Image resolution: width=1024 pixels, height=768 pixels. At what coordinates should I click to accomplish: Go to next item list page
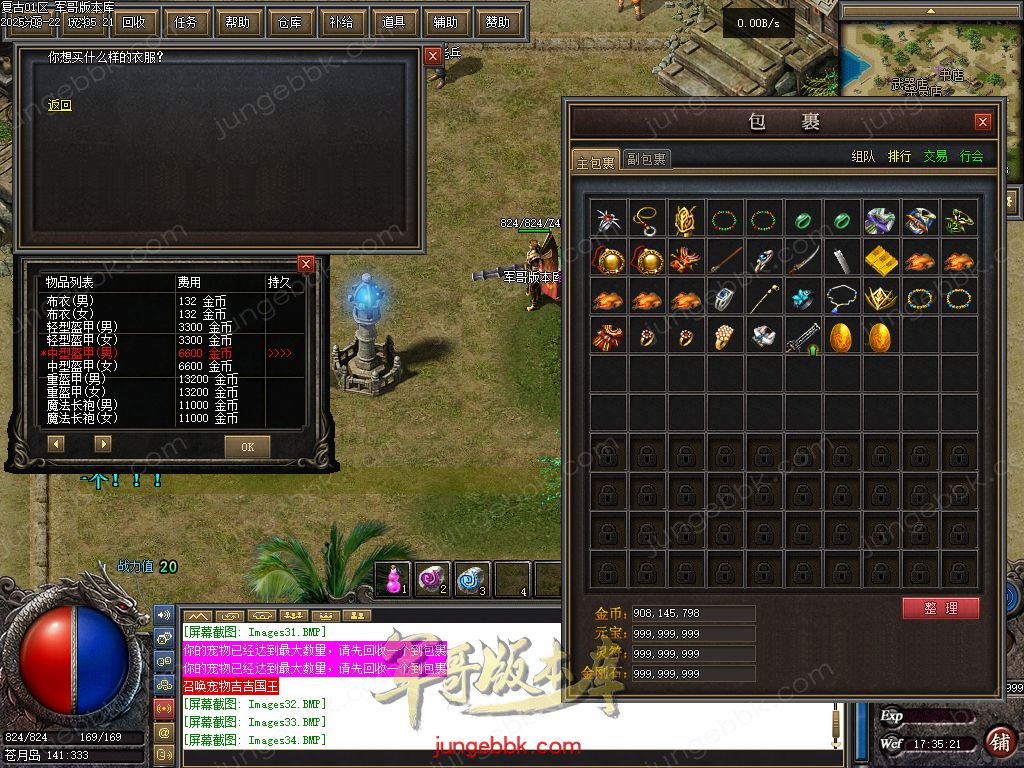[103, 443]
